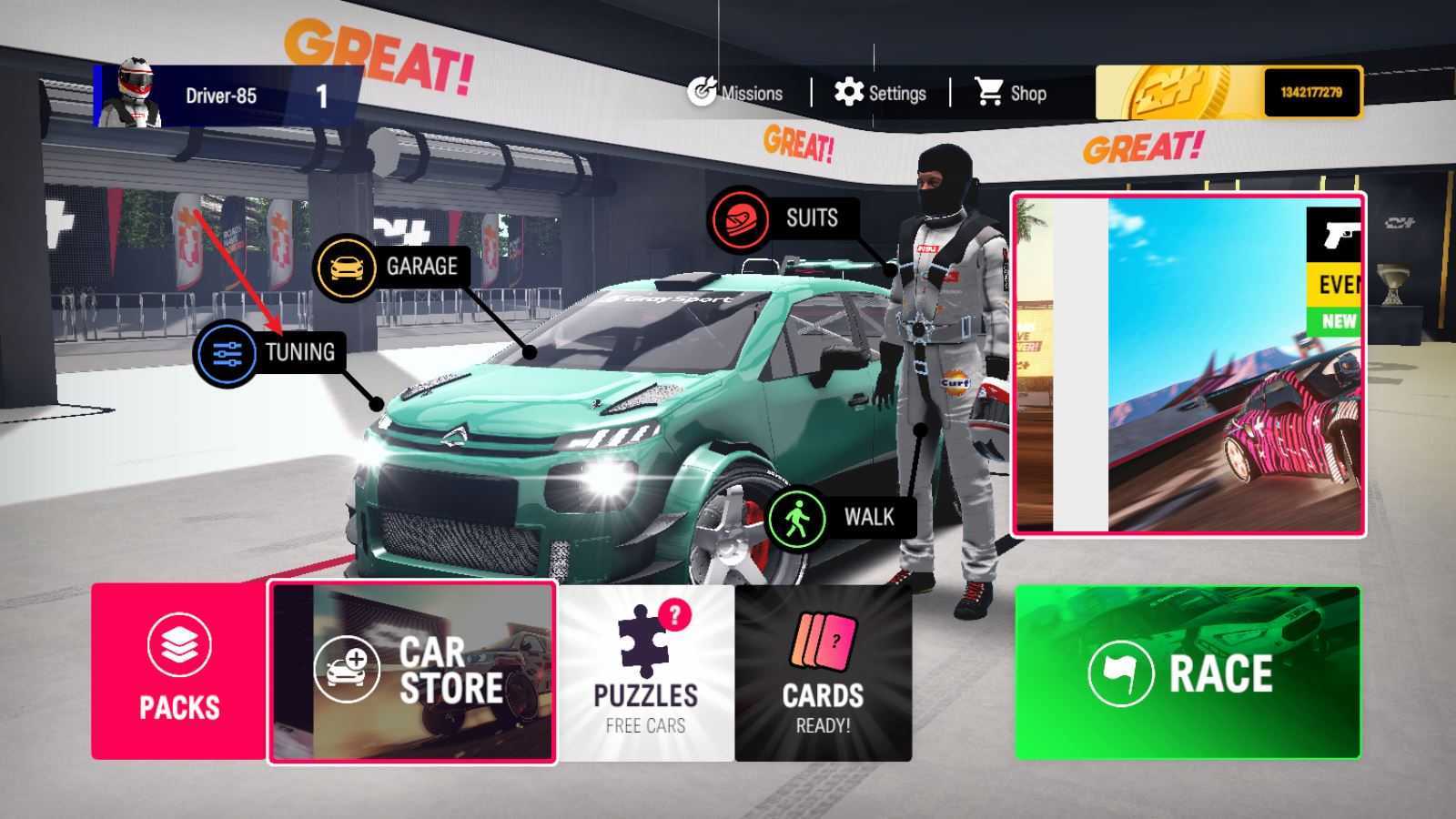
Task: Open the Packs tile
Action: click(179, 672)
